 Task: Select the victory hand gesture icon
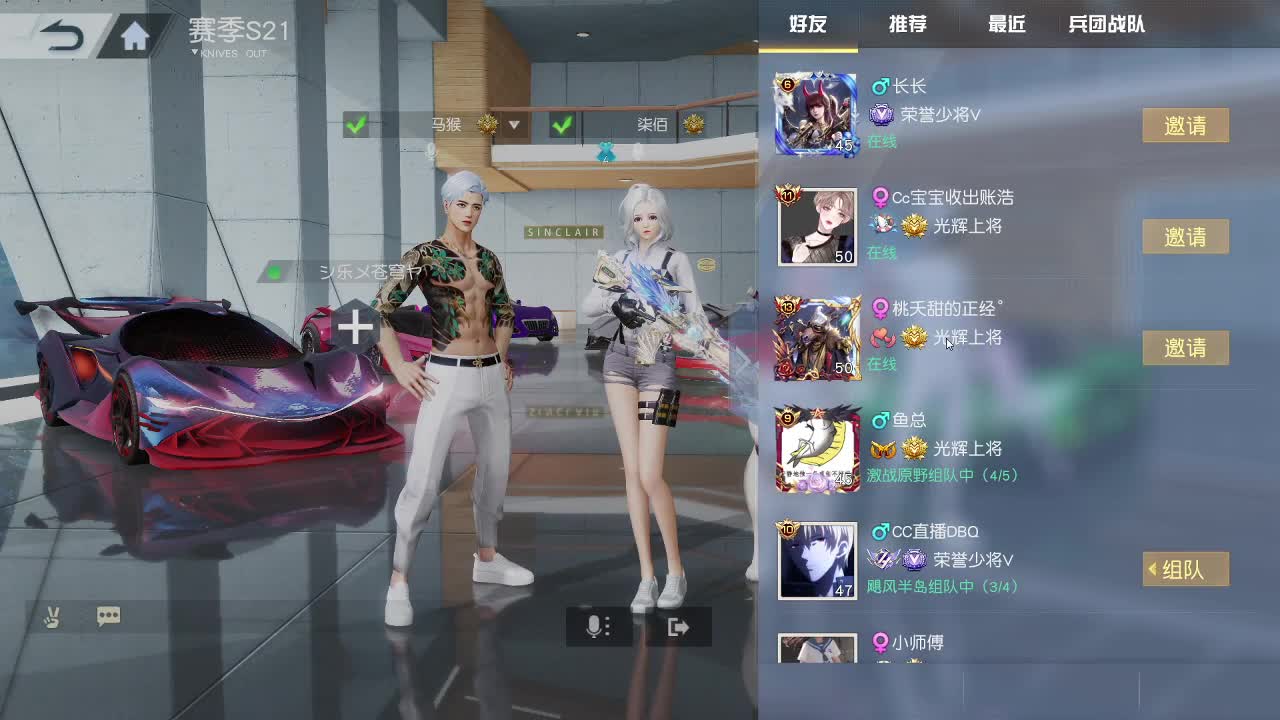[51, 616]
